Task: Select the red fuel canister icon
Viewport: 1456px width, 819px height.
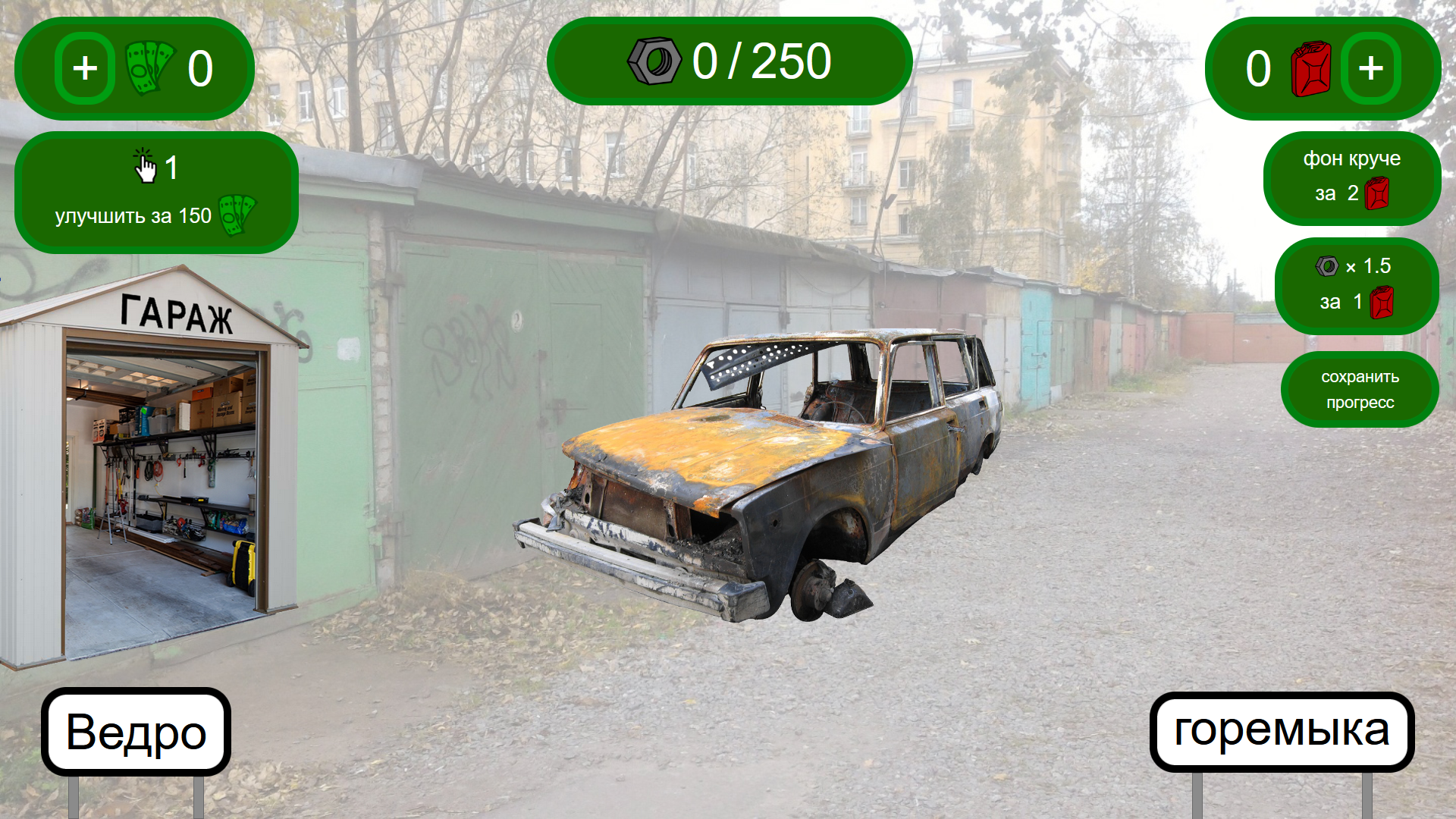Action: (1310, 68)
